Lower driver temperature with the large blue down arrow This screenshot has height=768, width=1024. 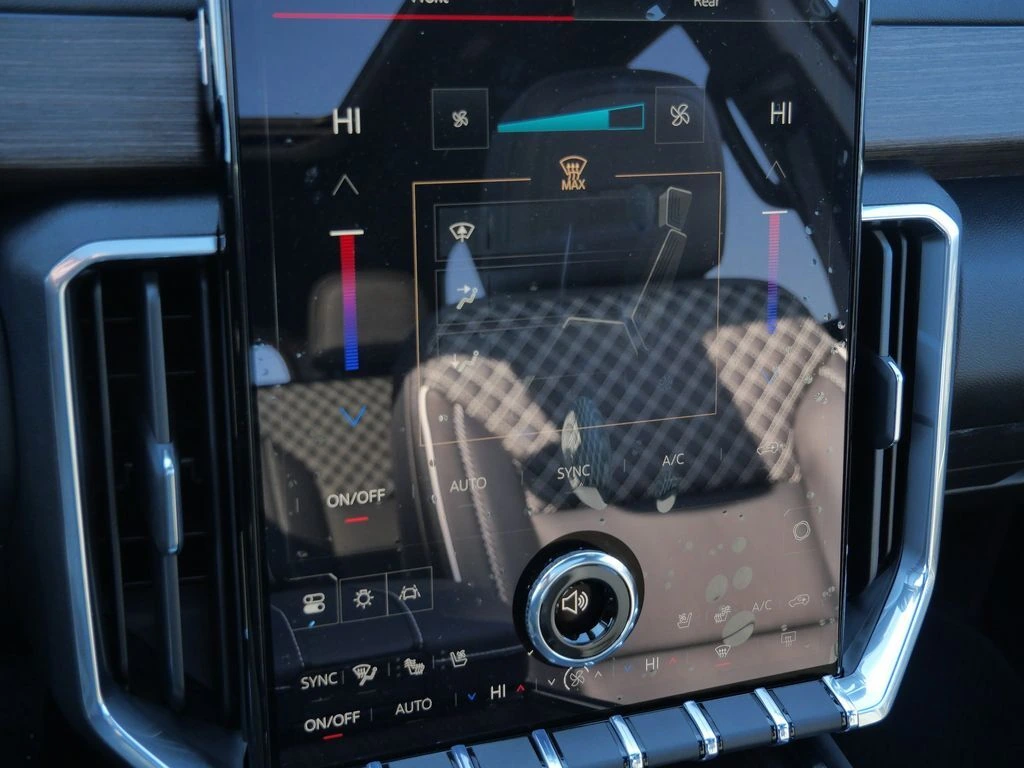point(352,415)
